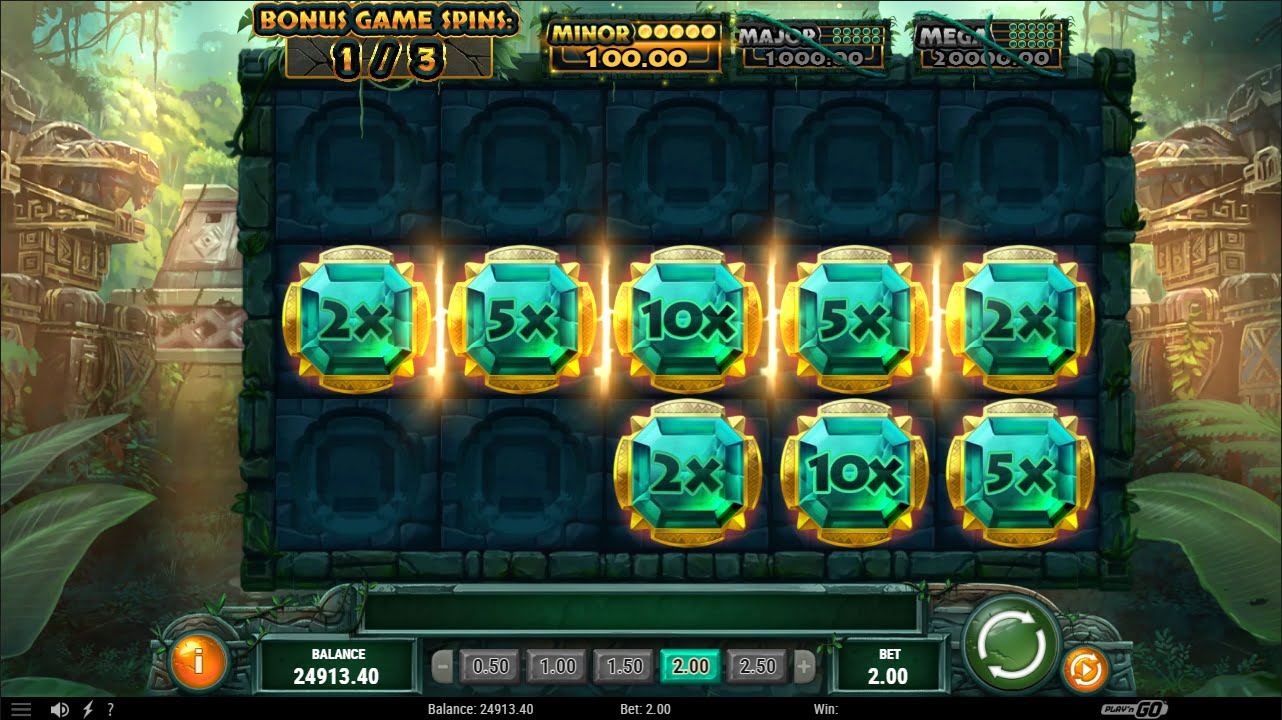Choose the 1.00 bet amount
The width and height of the screenshot is (1282, 720).
pyautogui.click(x=557, y=666)
